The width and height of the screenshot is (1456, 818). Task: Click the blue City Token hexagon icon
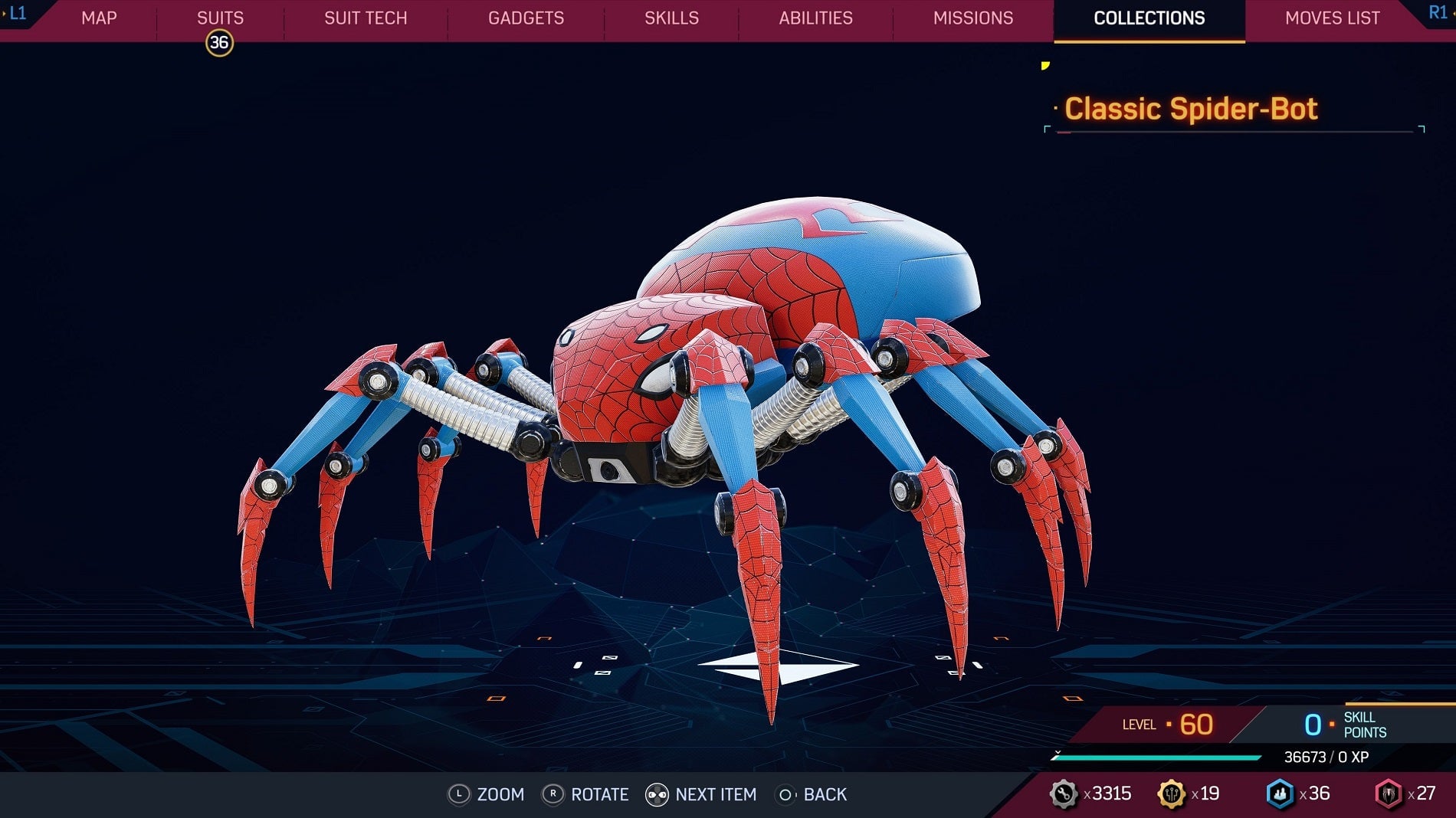1279,794
